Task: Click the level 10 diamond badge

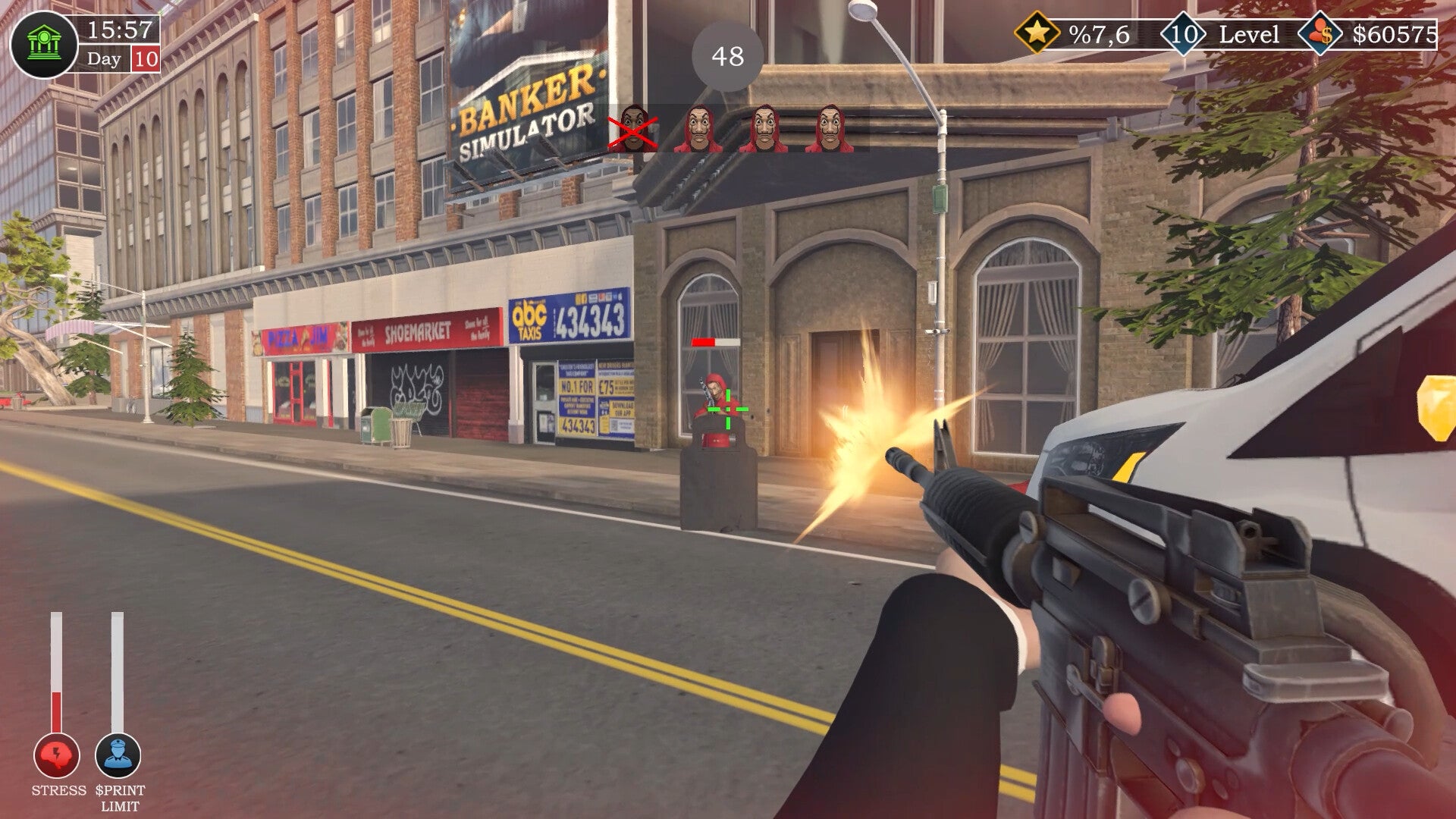Action: (x=1183, y=34)
